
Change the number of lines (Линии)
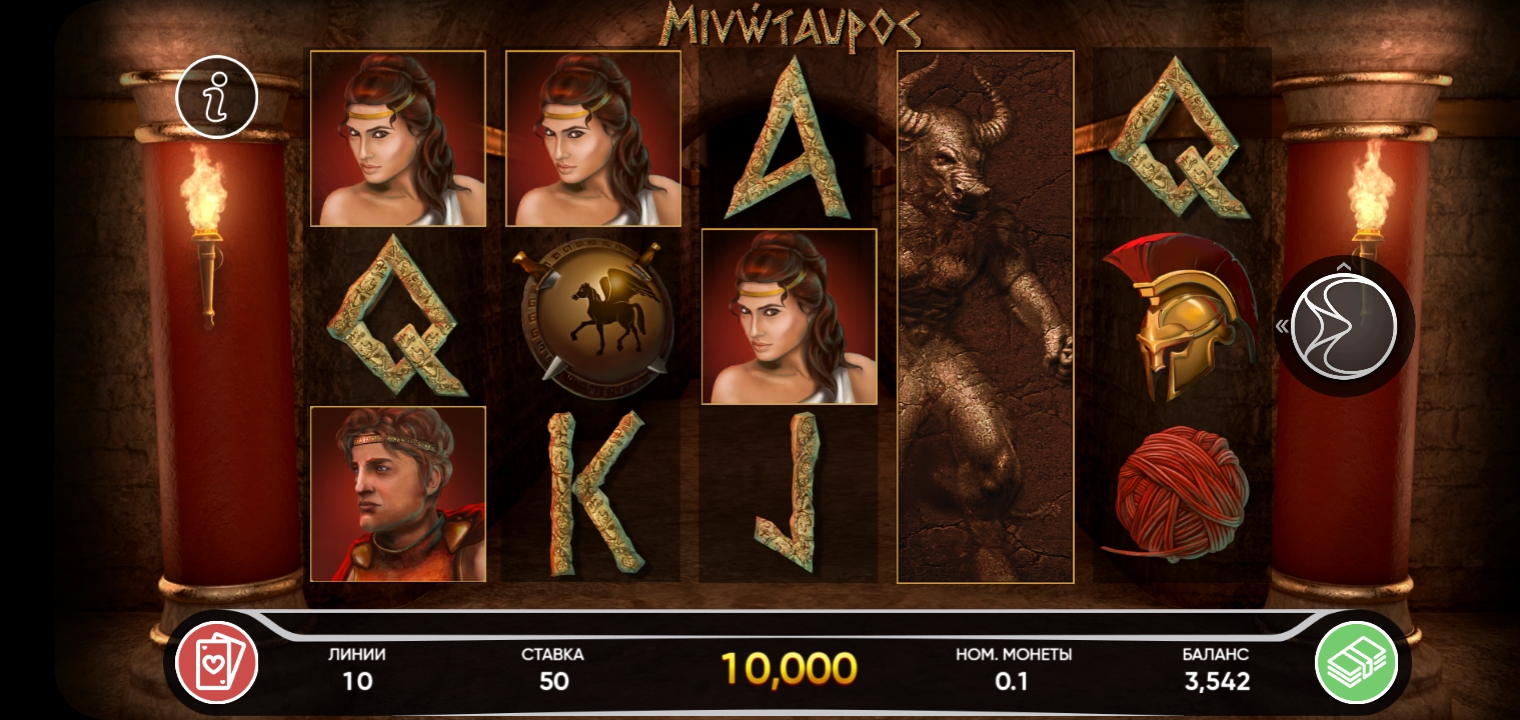[x=357, y=669]
